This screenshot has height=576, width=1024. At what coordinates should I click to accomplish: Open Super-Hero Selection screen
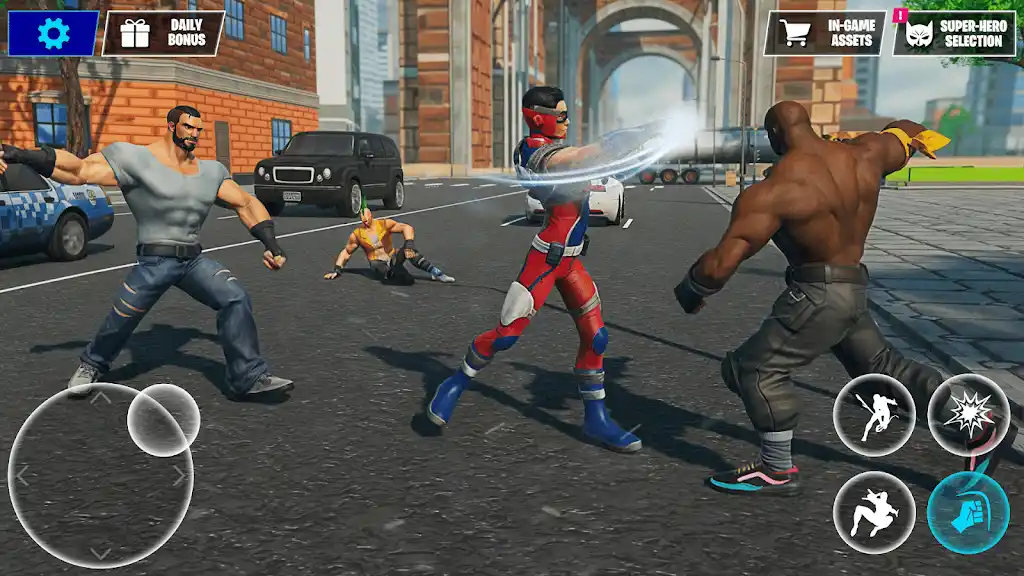click(x=954, y=33)
